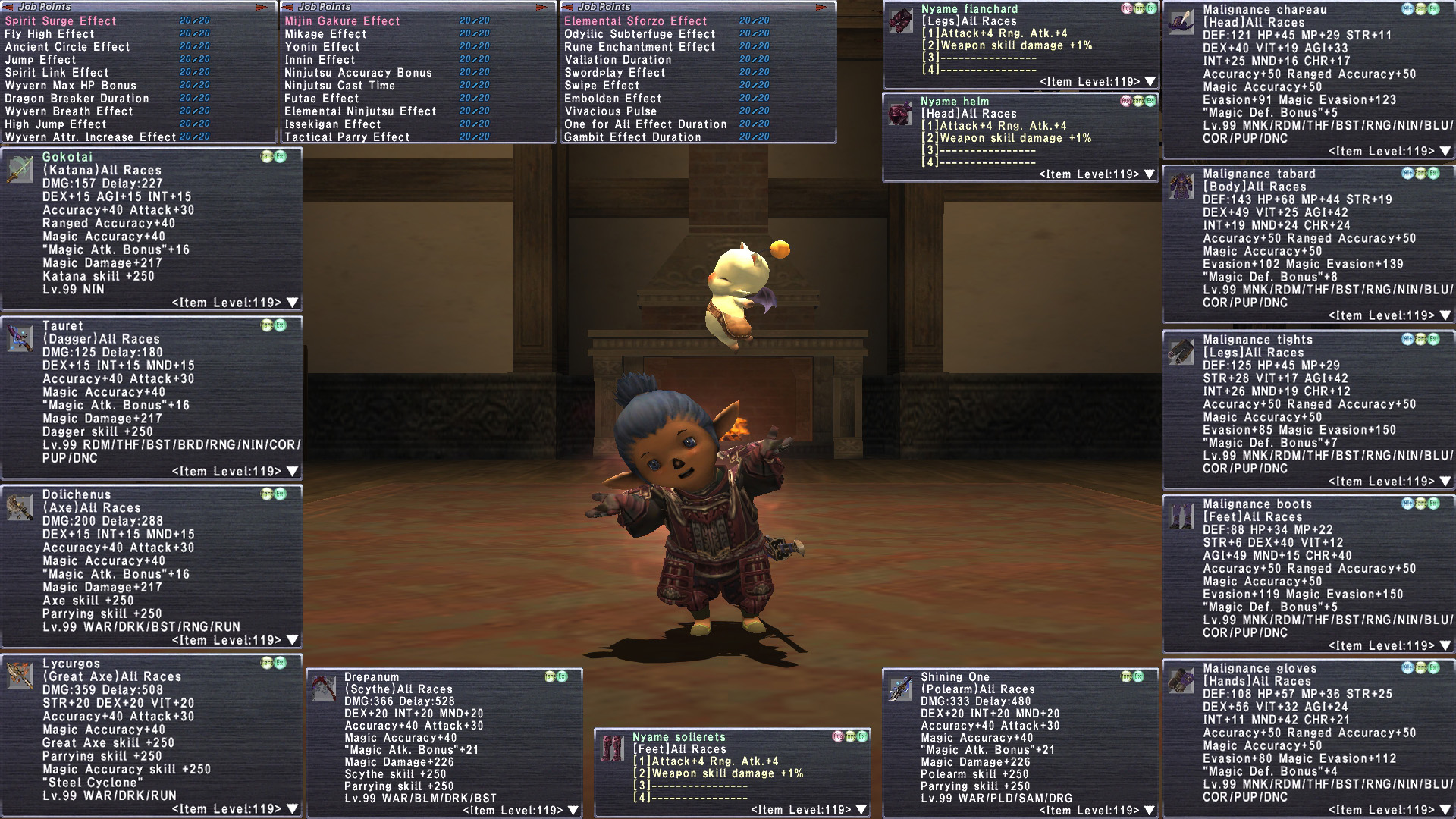This screenshot has width=1456, height=819.
Task: Select the Malignance chapeau icon
Action: click(x=1181, y=21)
